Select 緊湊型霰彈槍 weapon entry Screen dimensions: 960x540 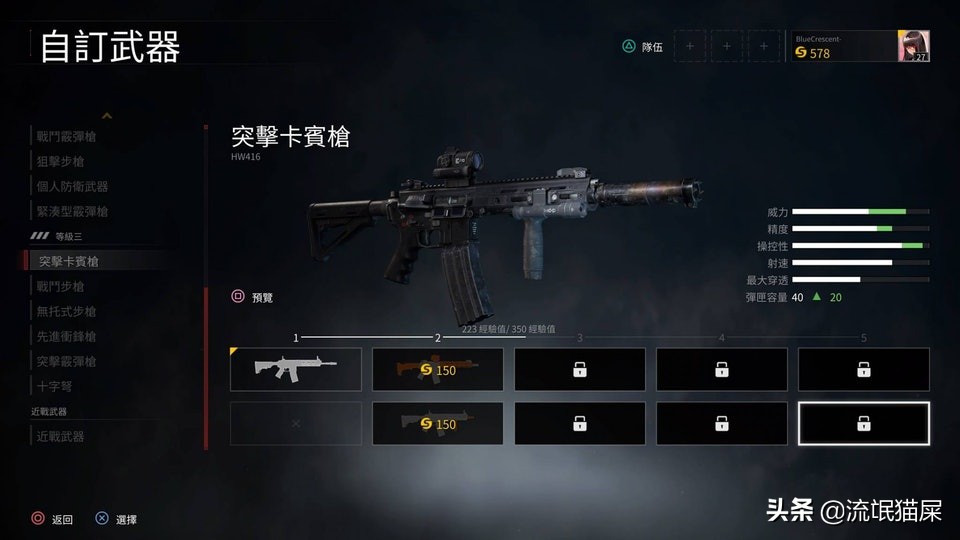click(x=72, y=211)
